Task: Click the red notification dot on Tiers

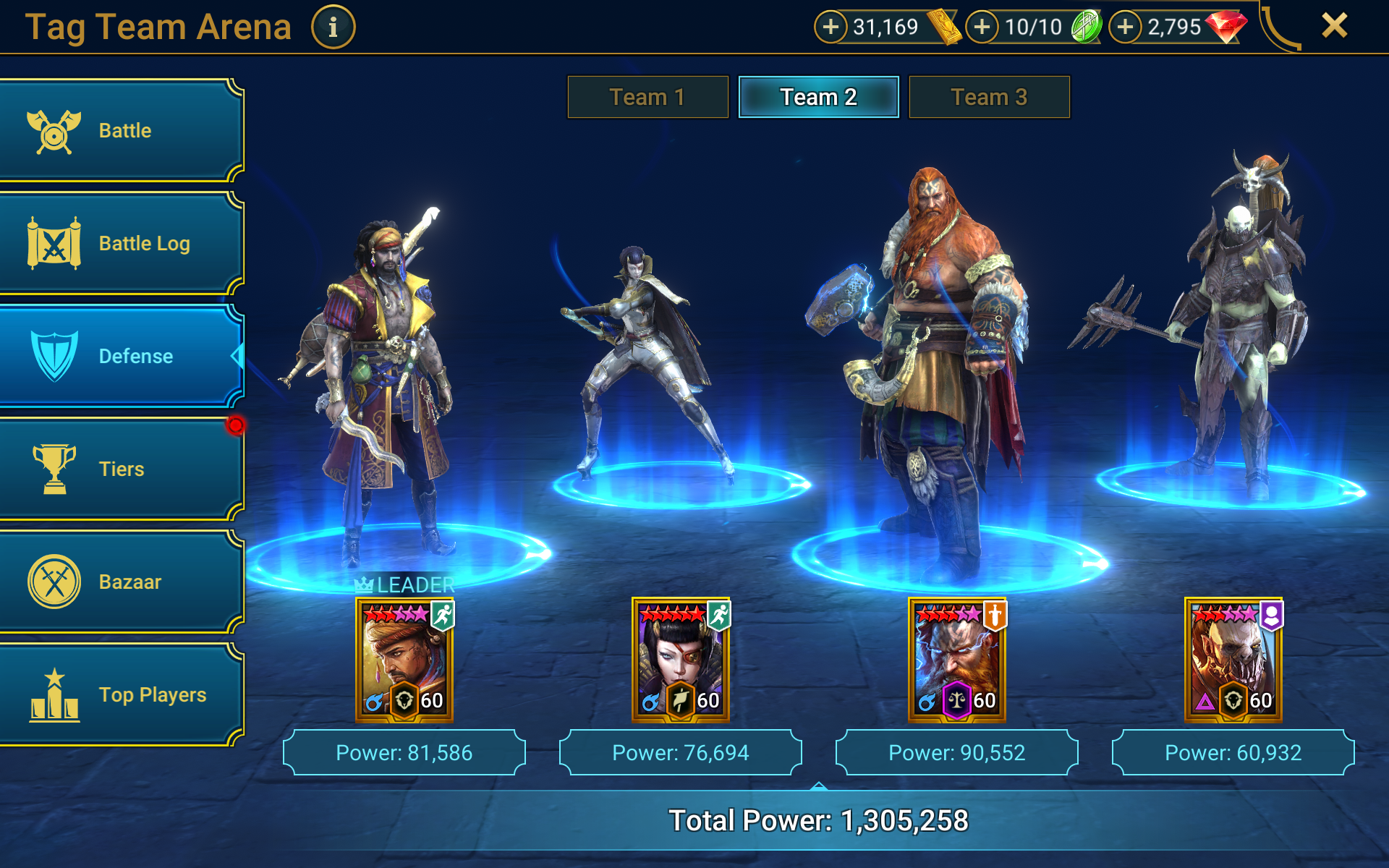Action: point(235,425)
